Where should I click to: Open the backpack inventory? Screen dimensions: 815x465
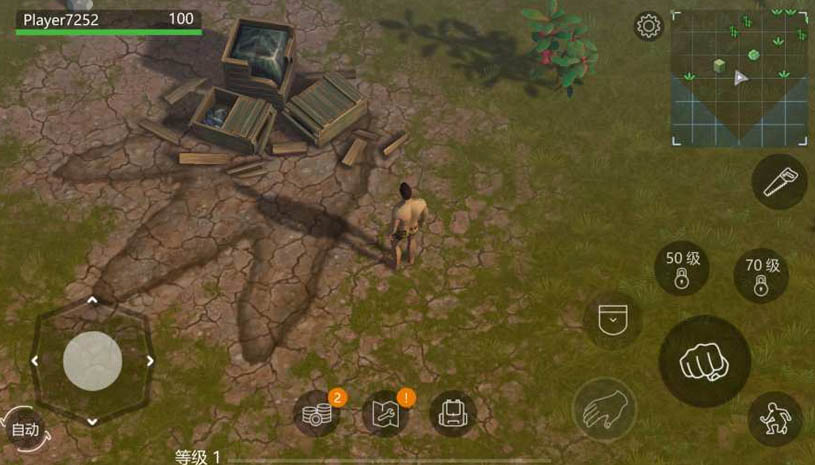(452, 413)
